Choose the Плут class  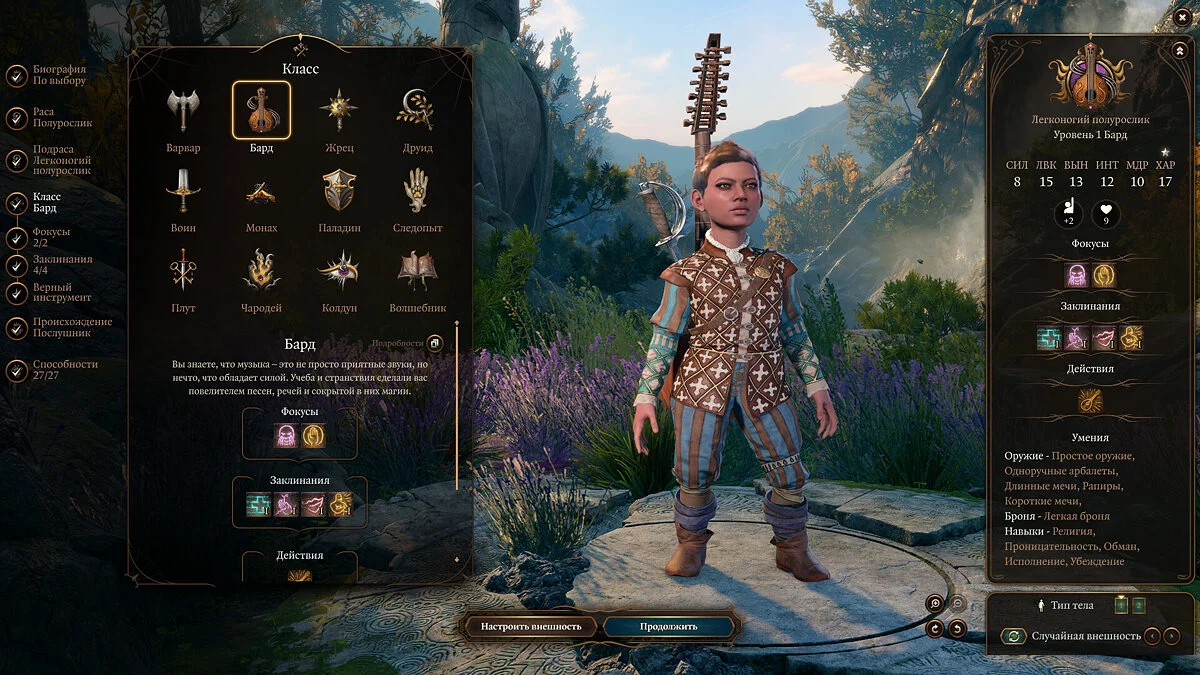pyautogui.click(x=183, y=271)
